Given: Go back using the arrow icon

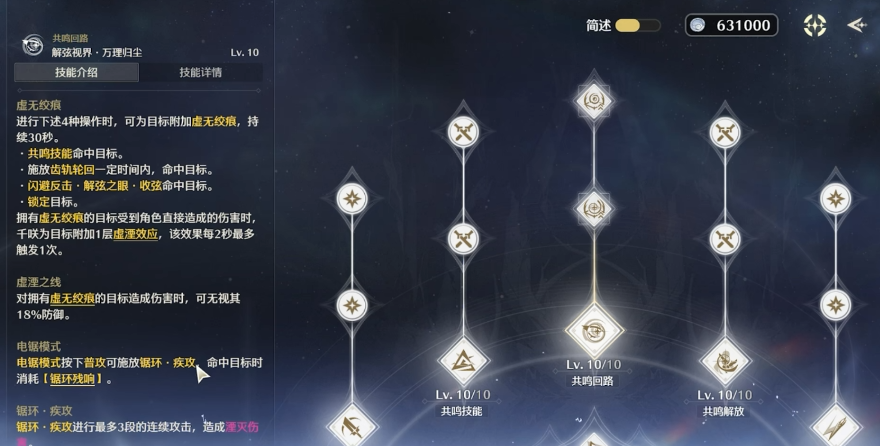Looking at the screenshot, I should [x=857, y=26].
